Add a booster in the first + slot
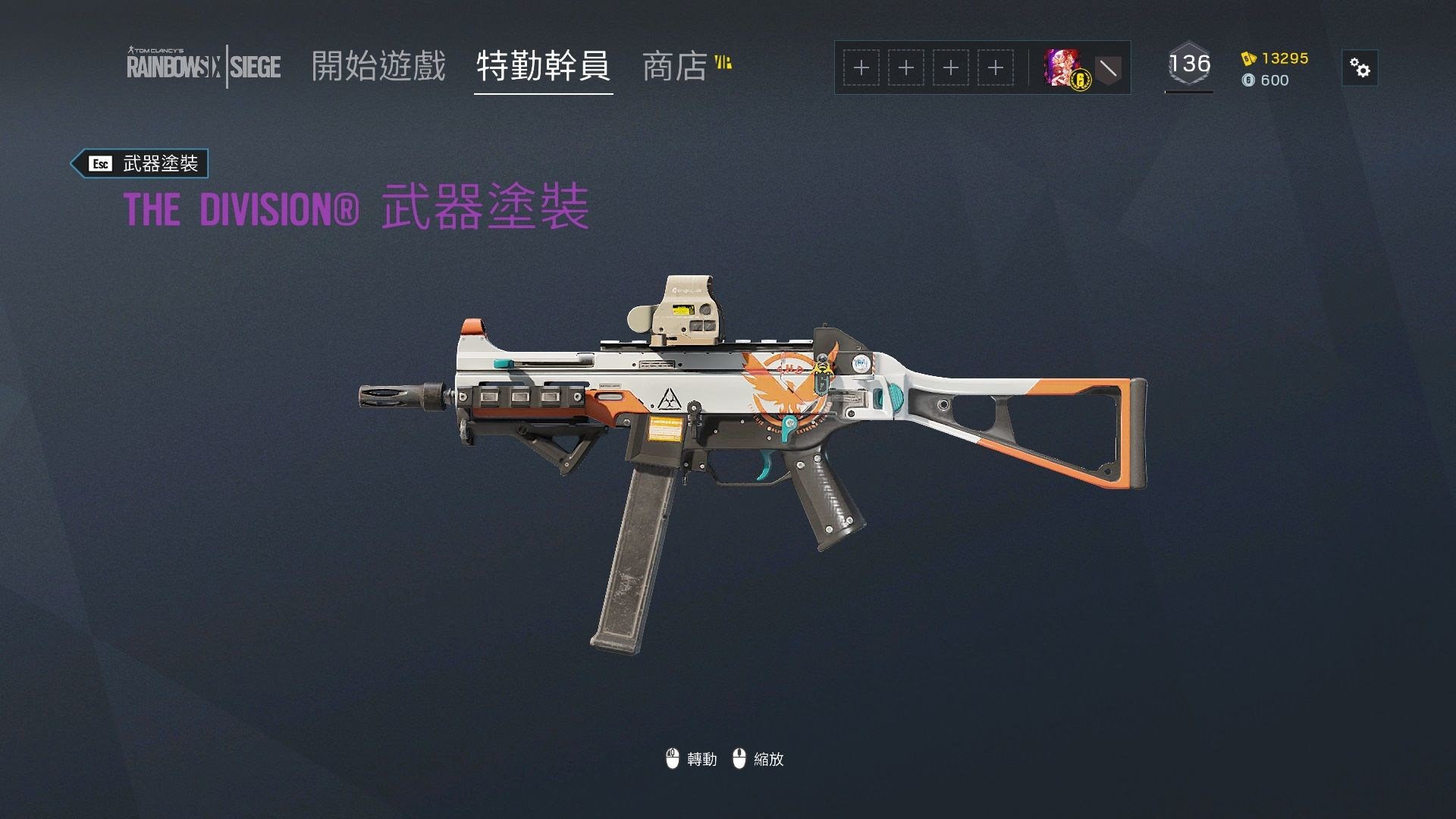The height and width of the screenshot is (819, 1456). (861, 67)
